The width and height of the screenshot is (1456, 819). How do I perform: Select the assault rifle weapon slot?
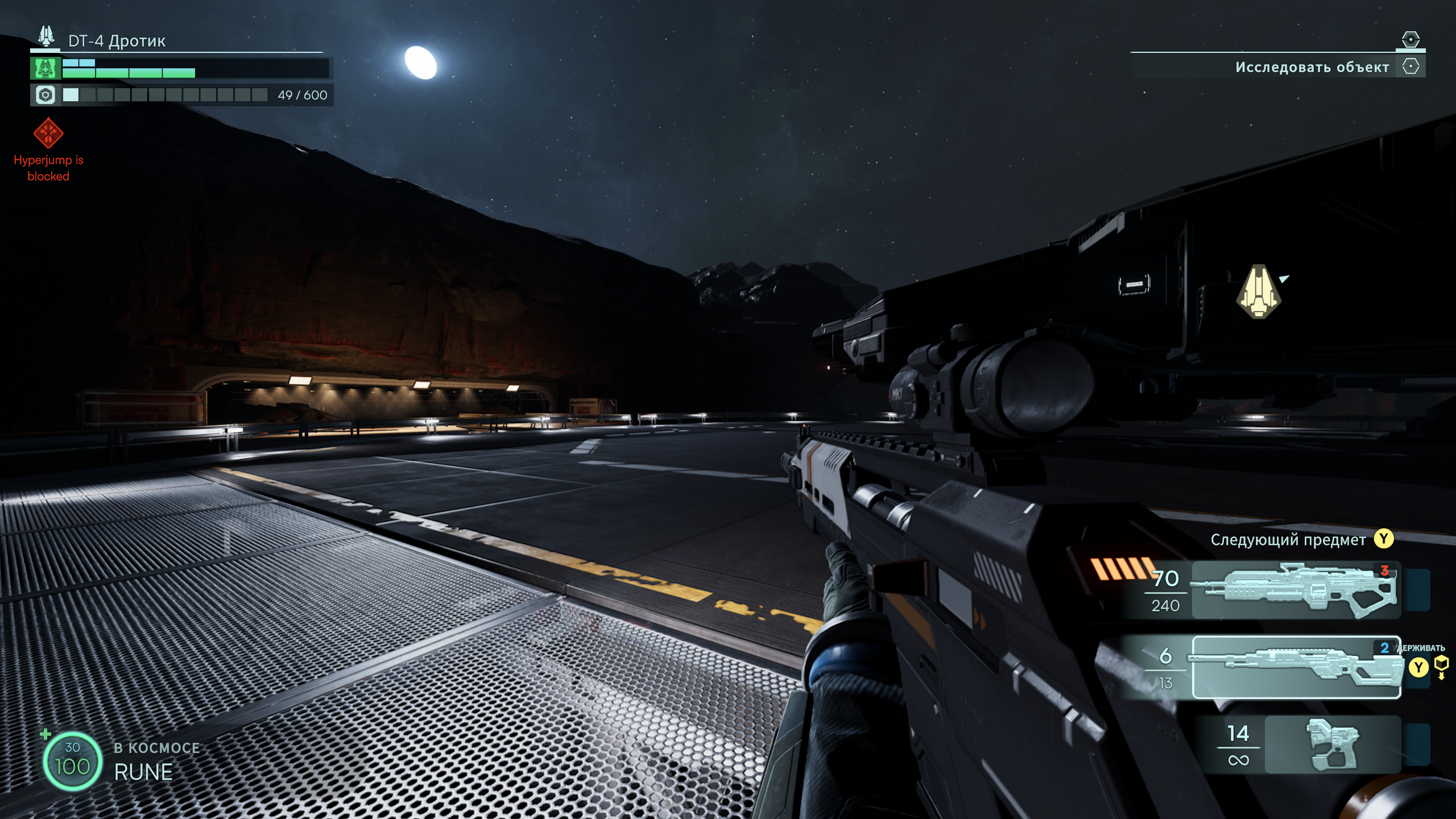1296,590
